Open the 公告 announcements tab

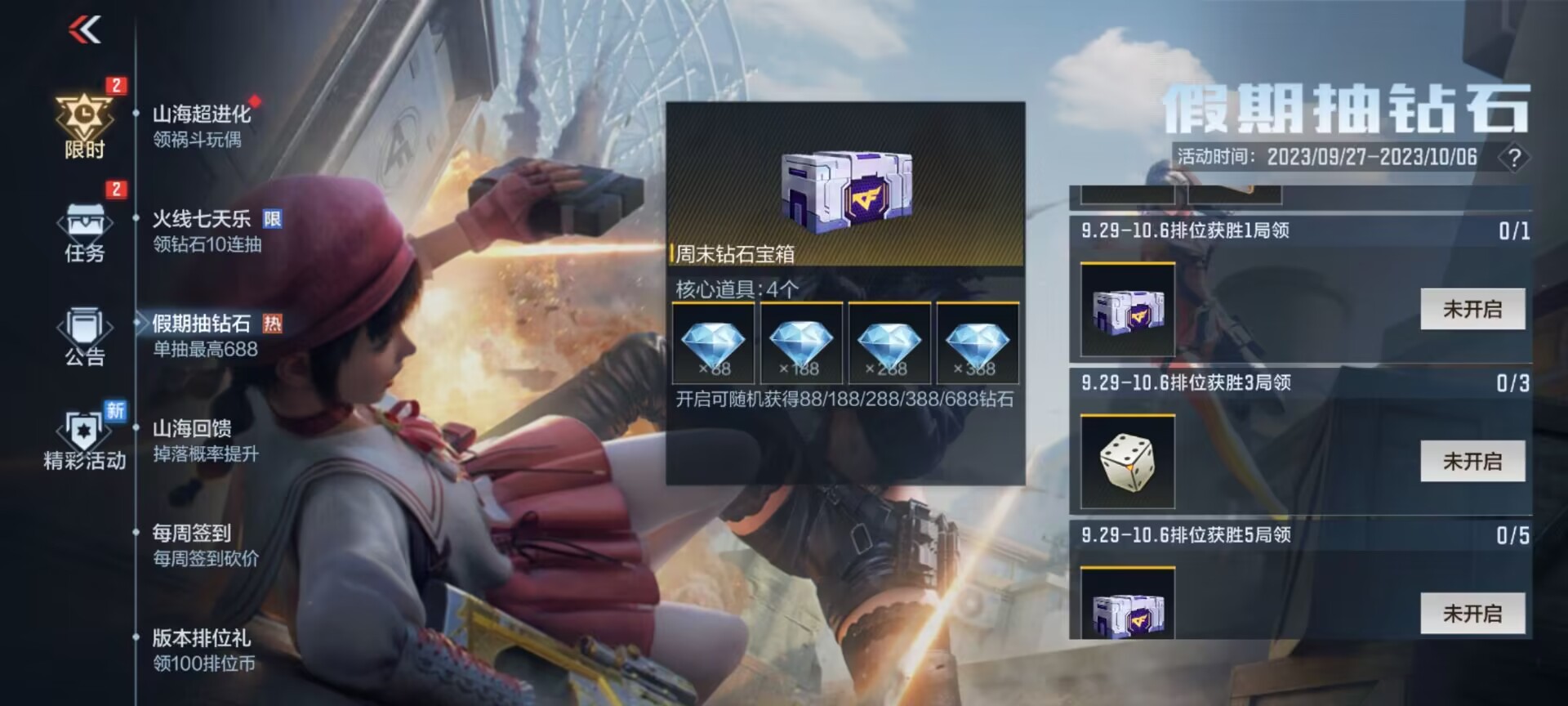85,335
